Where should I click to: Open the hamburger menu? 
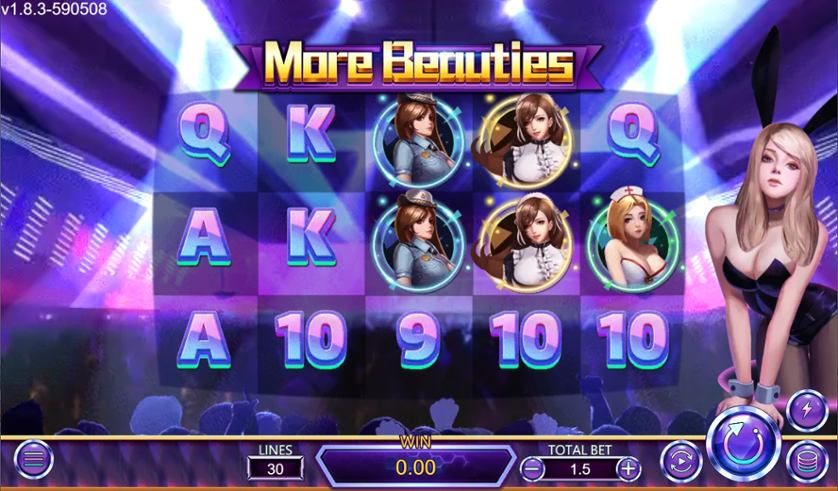point(33,460)
